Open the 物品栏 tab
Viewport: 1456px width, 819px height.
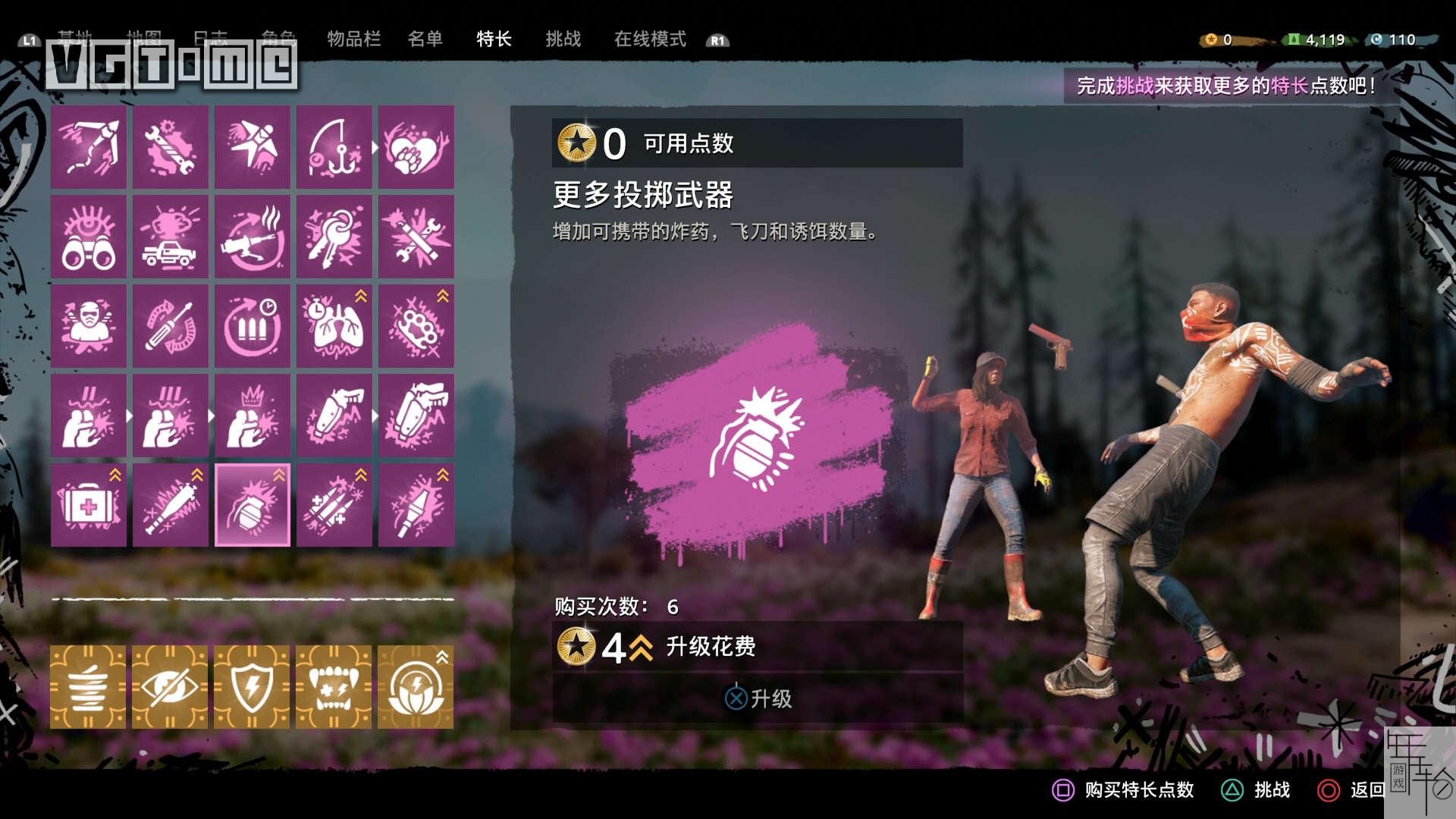[353, 39]
